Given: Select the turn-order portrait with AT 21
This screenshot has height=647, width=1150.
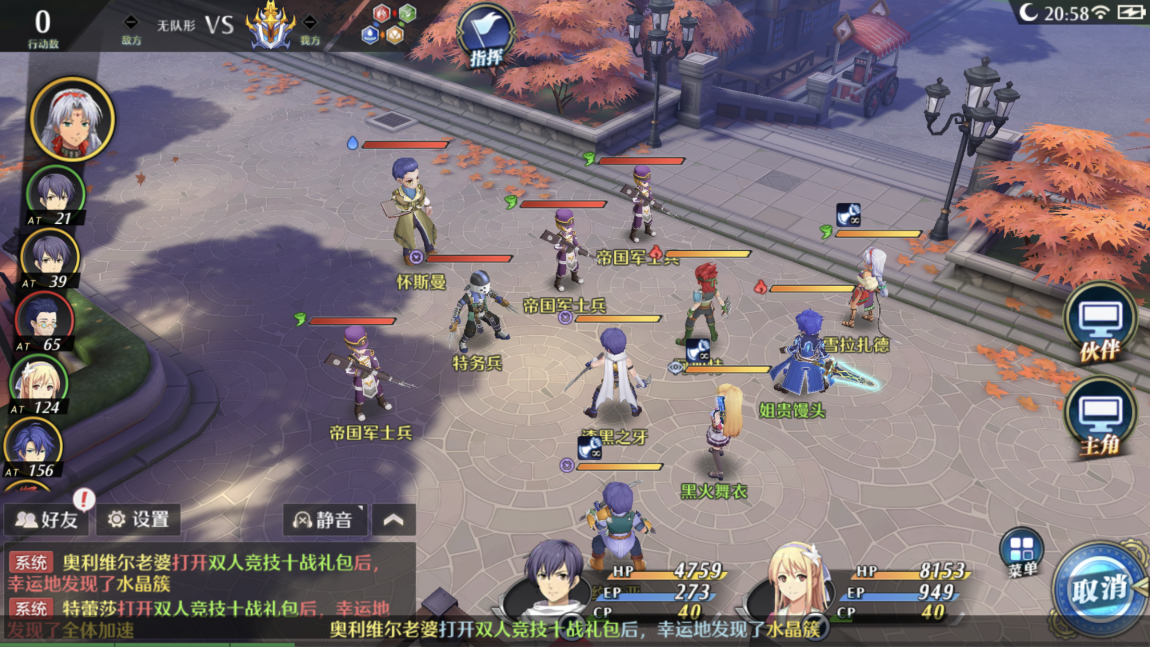Looking at the screenshot, I should [x=54, y=191].
